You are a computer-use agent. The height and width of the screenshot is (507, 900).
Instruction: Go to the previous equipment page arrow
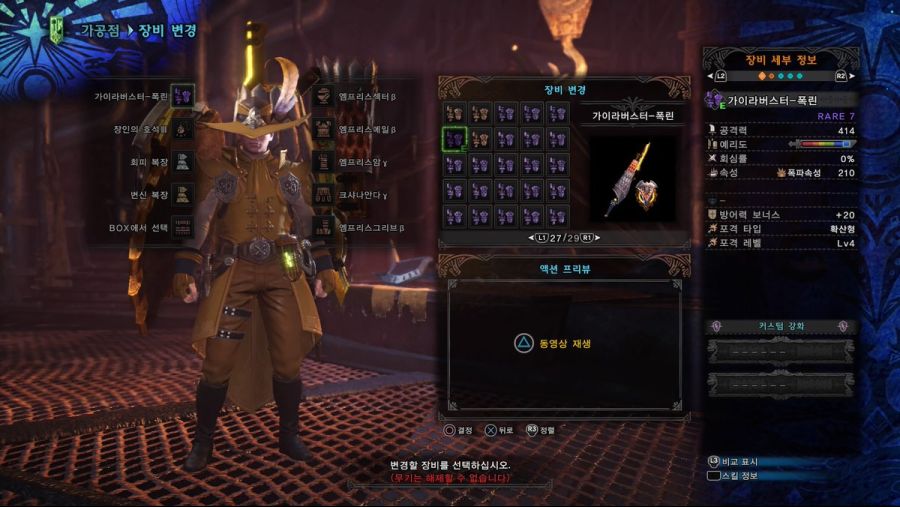pos(533,238)
